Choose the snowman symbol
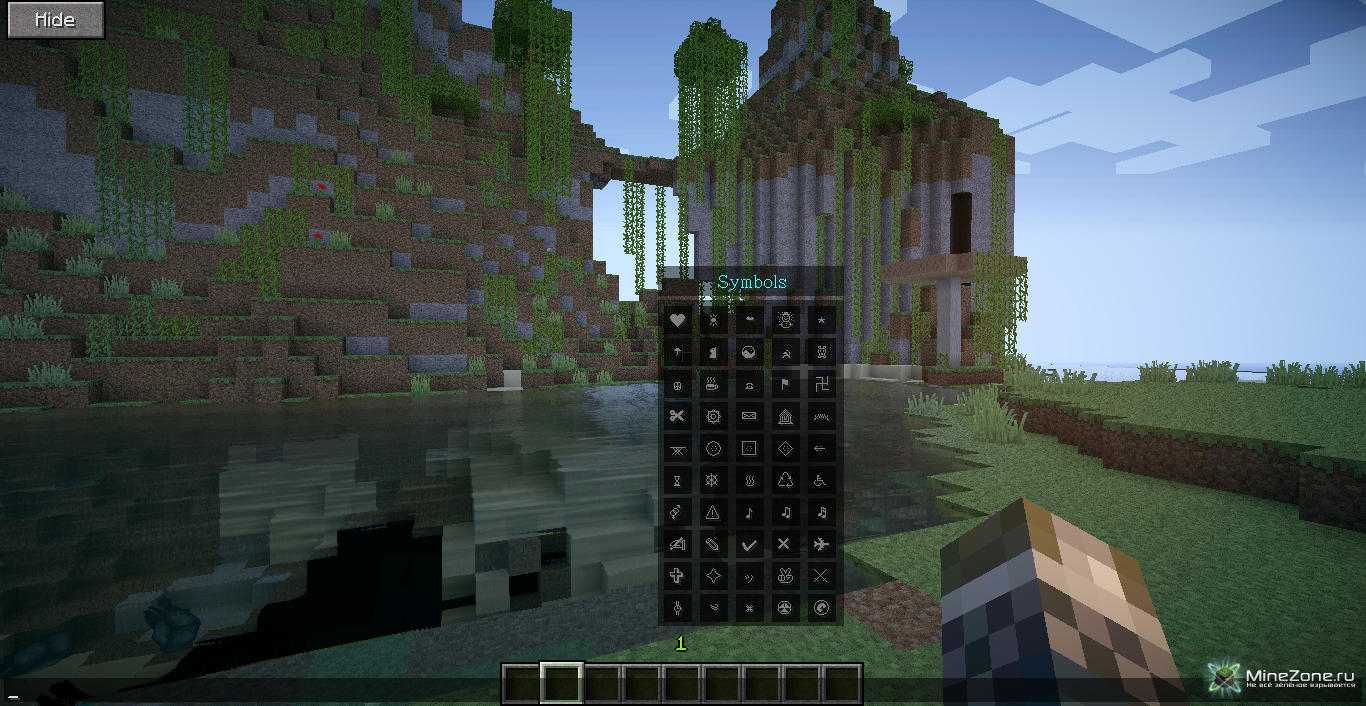The width and height of the screenshot is (1366, 706). click(x=785, y=321)
